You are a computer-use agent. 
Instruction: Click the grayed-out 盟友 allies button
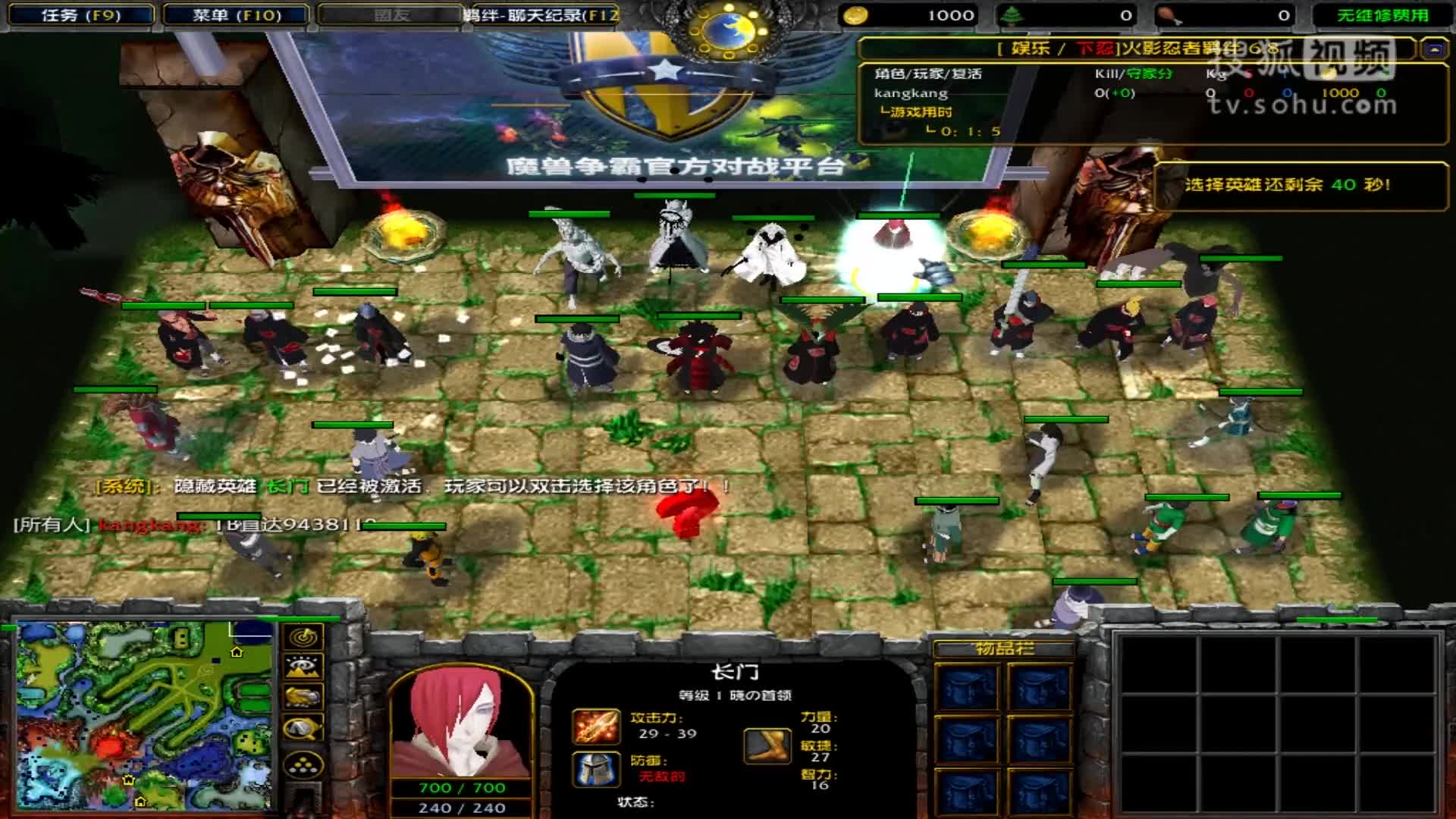(388, 13)
